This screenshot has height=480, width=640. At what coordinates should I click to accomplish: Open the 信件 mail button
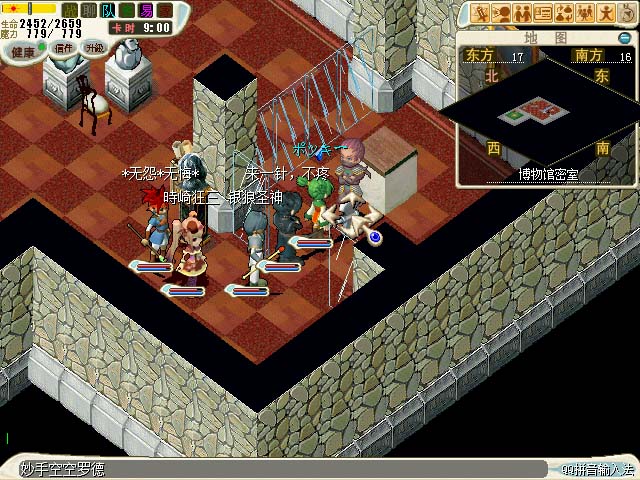(63, 47)
